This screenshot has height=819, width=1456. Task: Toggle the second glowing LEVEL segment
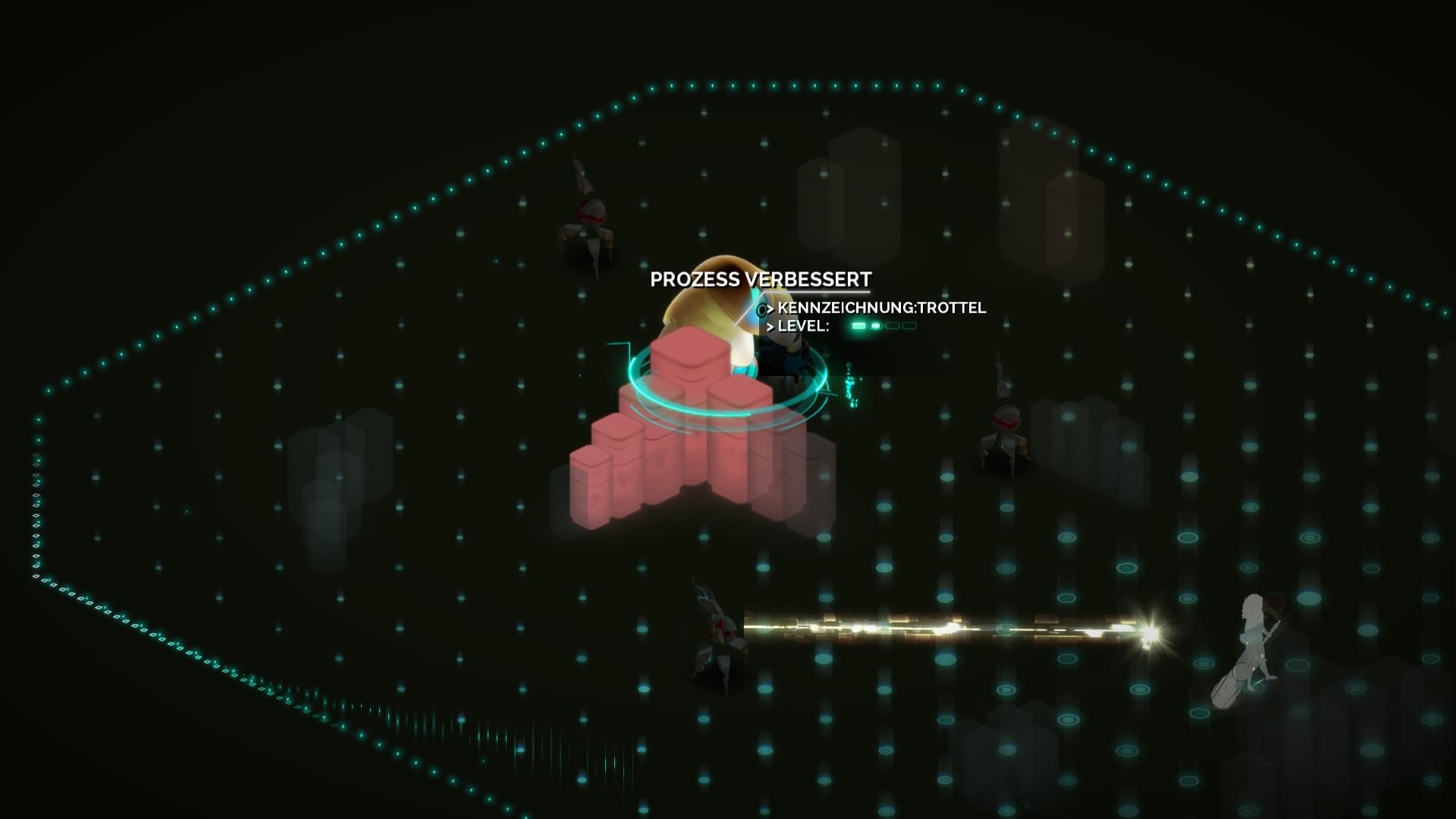[876, 326]
